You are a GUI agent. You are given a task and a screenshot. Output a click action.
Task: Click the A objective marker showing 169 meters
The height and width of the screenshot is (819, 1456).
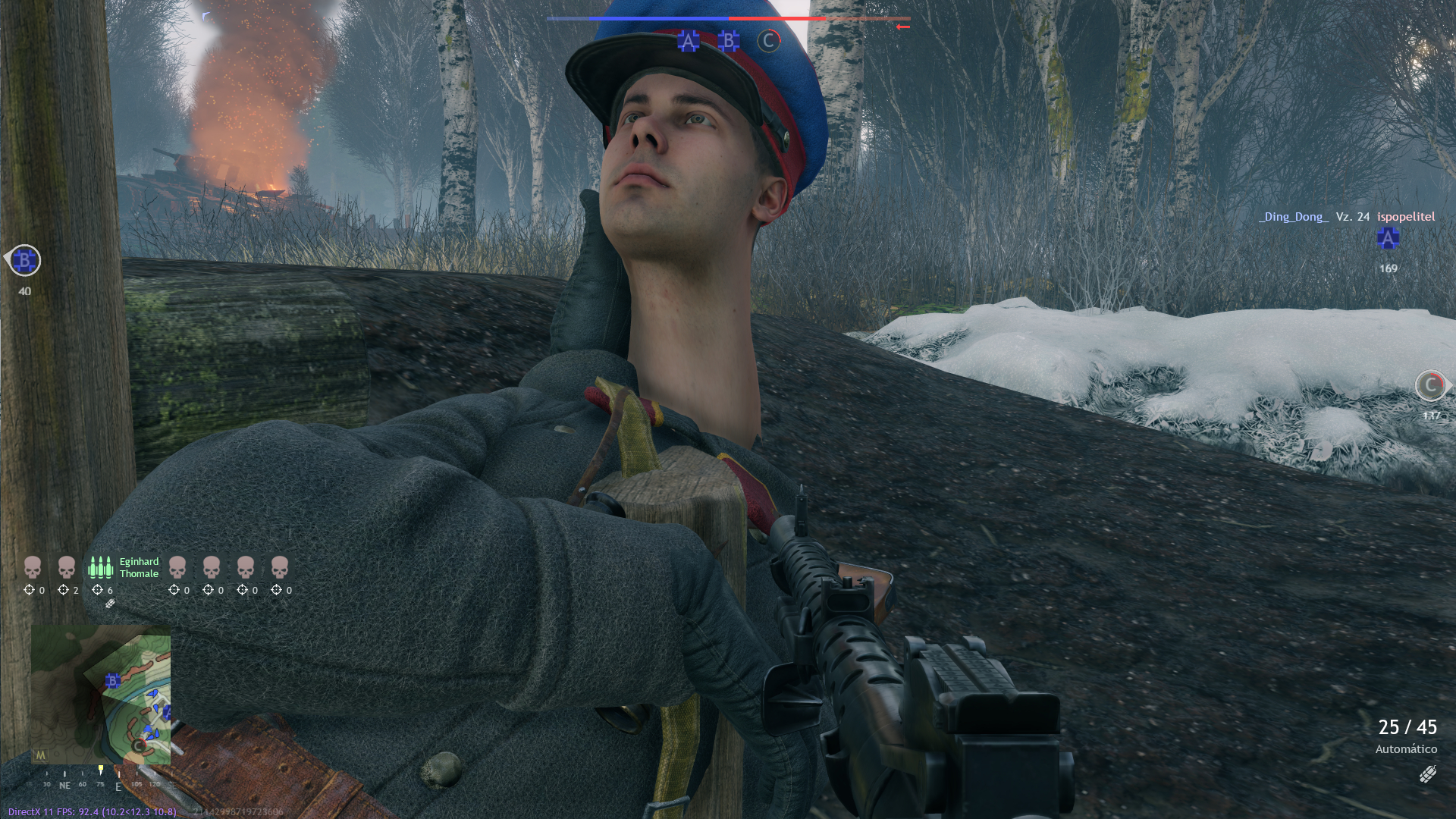pos(1388,239)
